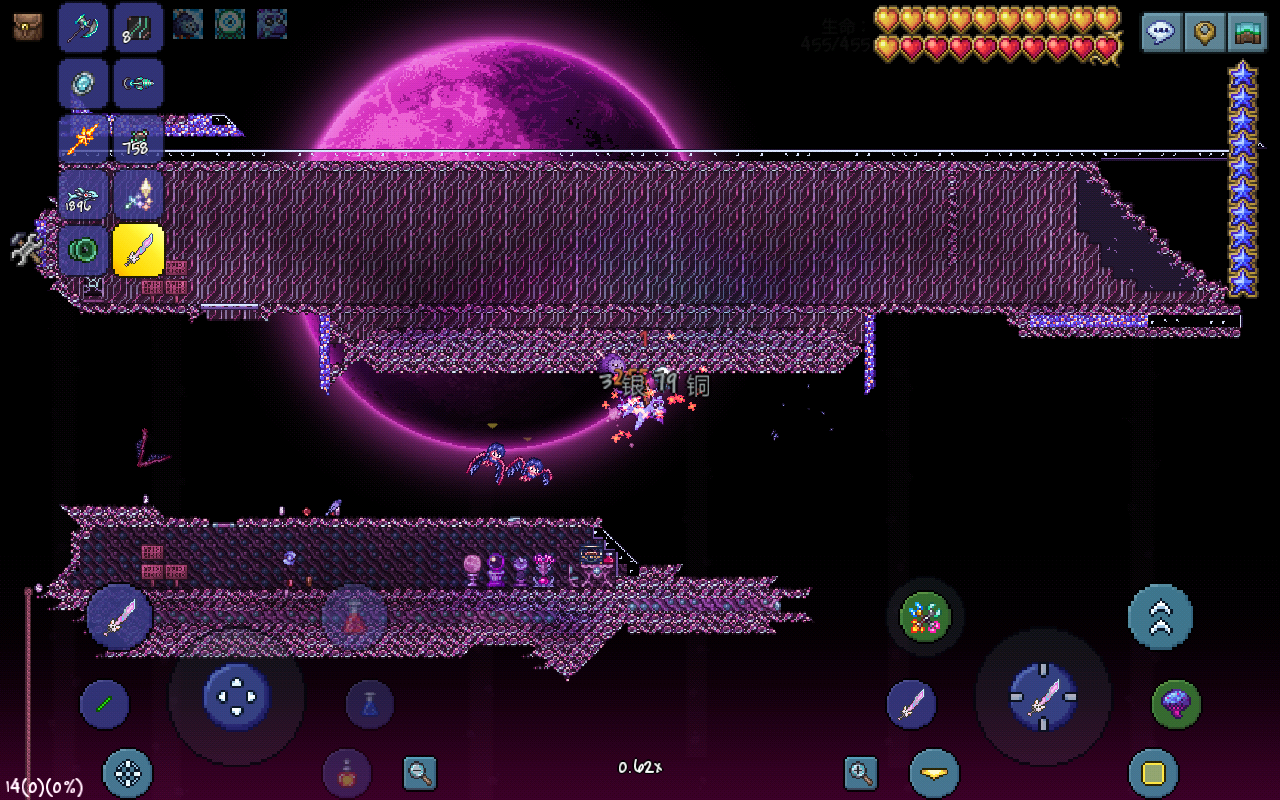
Task: Tap the double-arrow jump button
Action: tap(1160, 617)
